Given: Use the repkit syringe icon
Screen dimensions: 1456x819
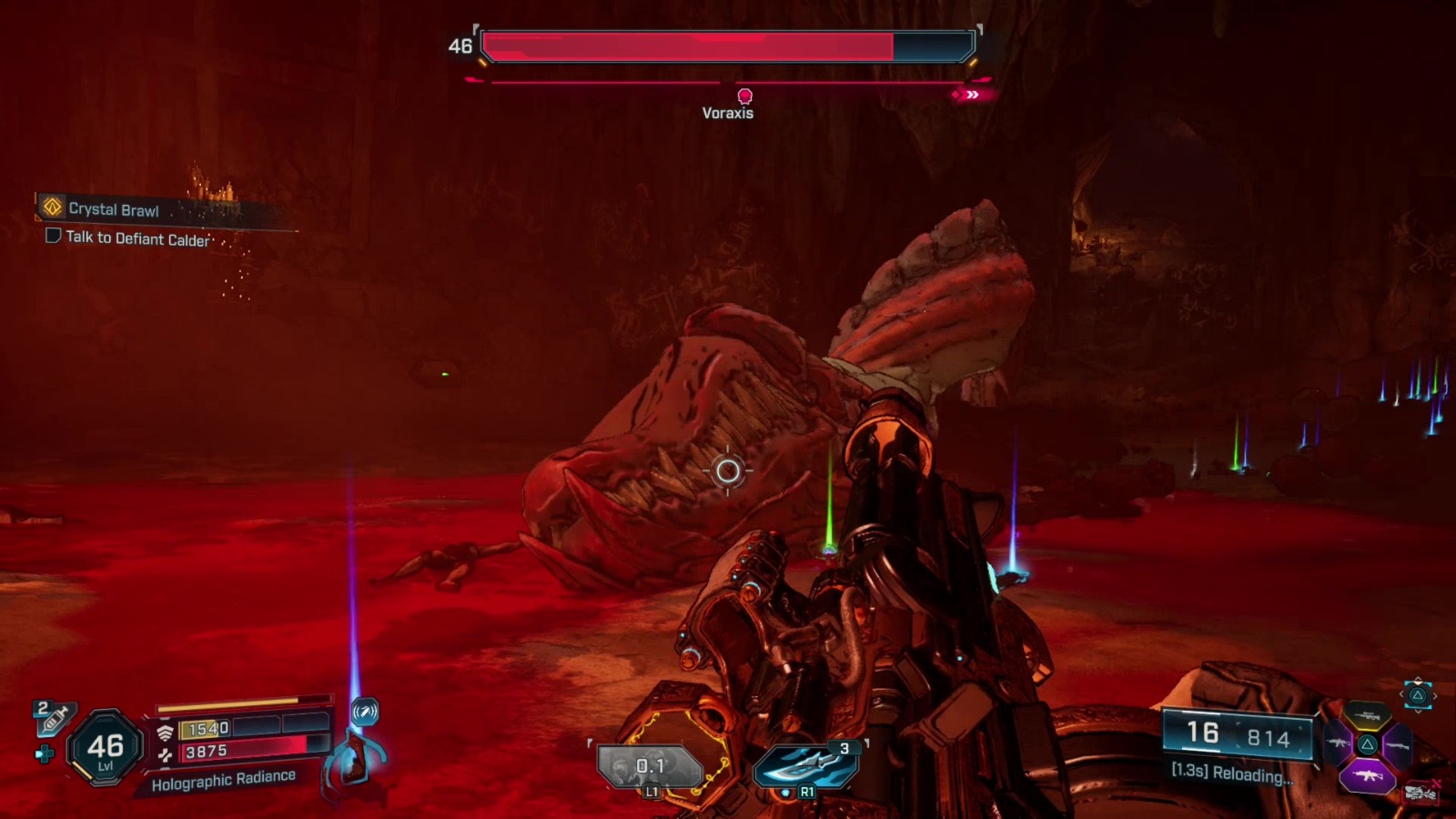Looking at the screenshot, I should [x=53, y=719].
